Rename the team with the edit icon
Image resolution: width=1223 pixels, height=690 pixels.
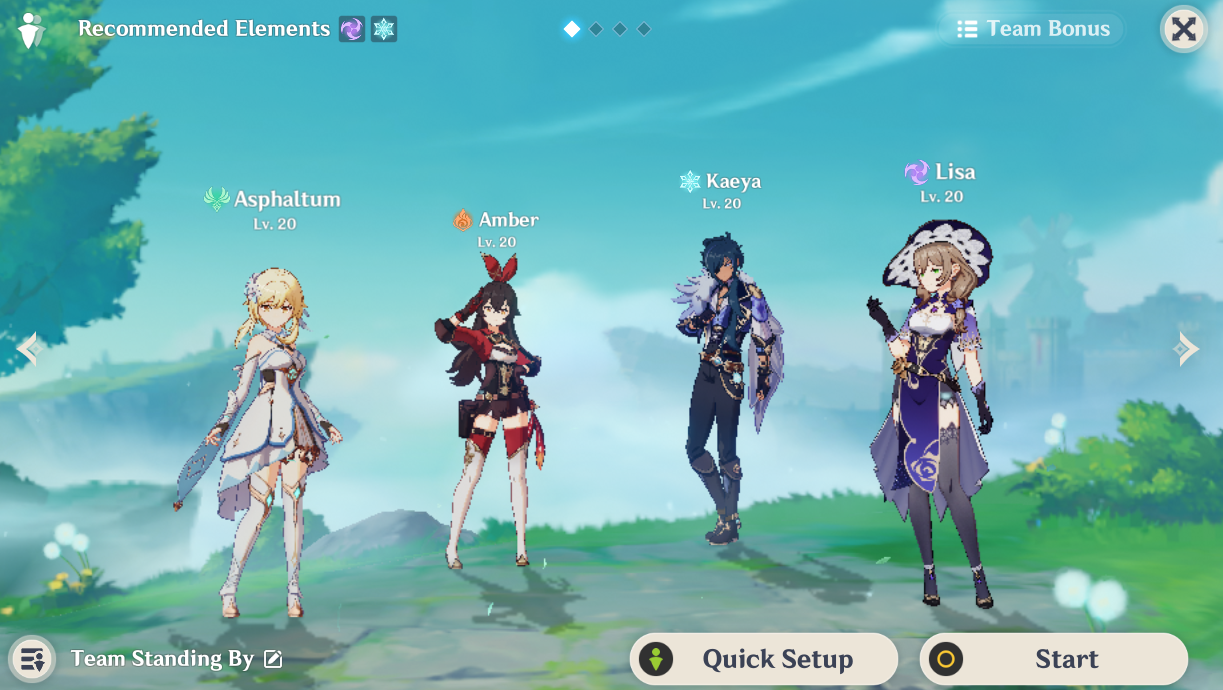click(x=273, y=659)
